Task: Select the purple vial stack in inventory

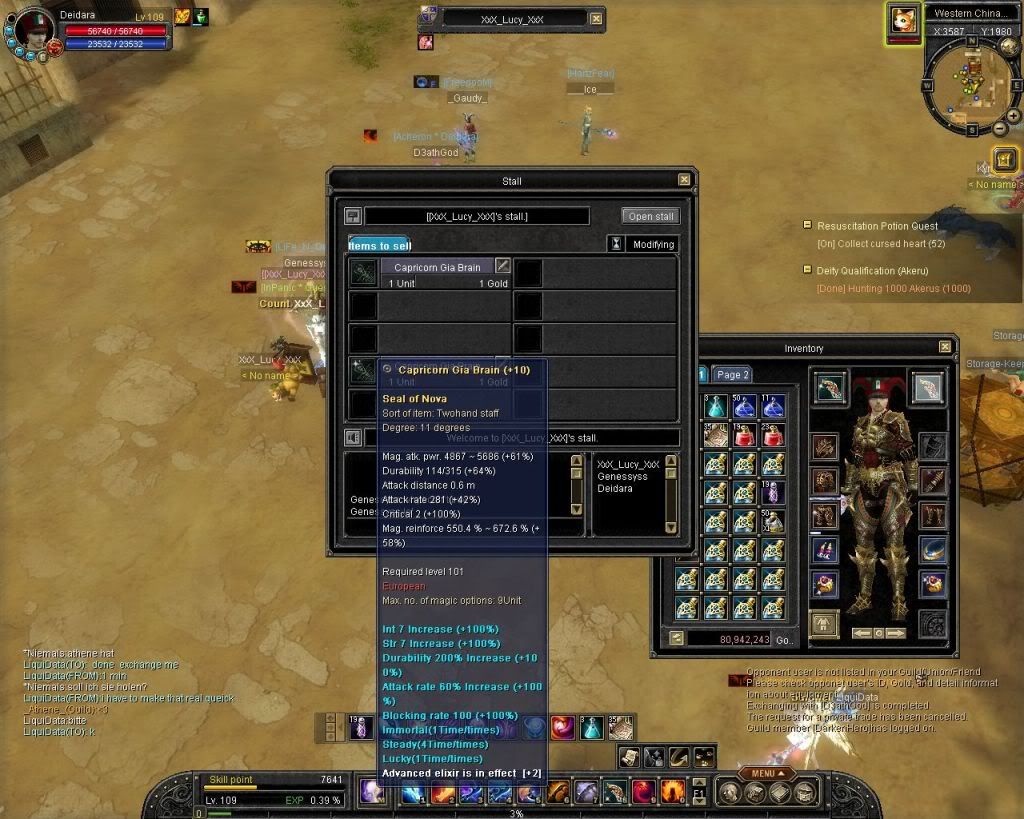Action: pos(772,492)
